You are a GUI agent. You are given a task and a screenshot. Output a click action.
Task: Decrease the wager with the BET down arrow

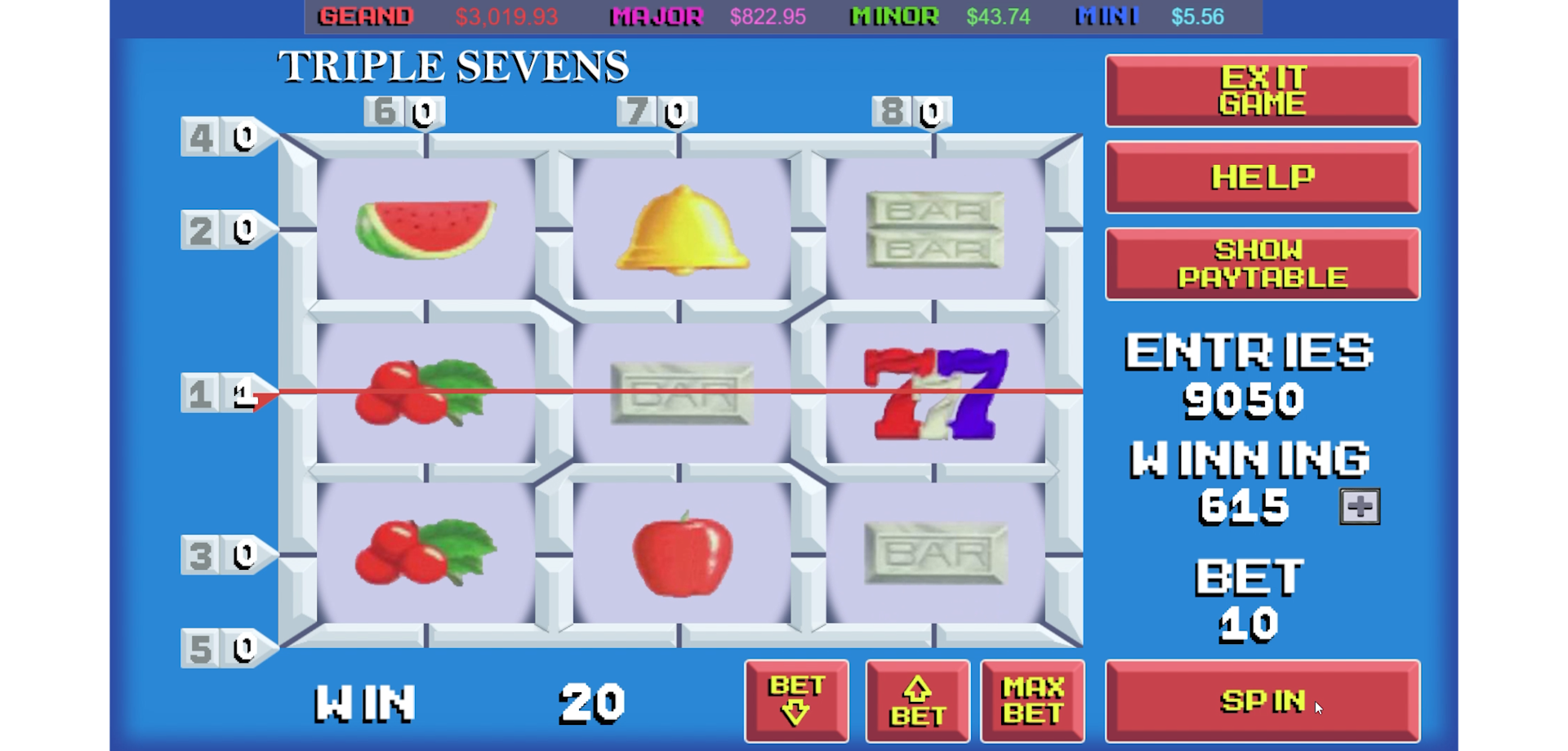[x=796, y=700]
